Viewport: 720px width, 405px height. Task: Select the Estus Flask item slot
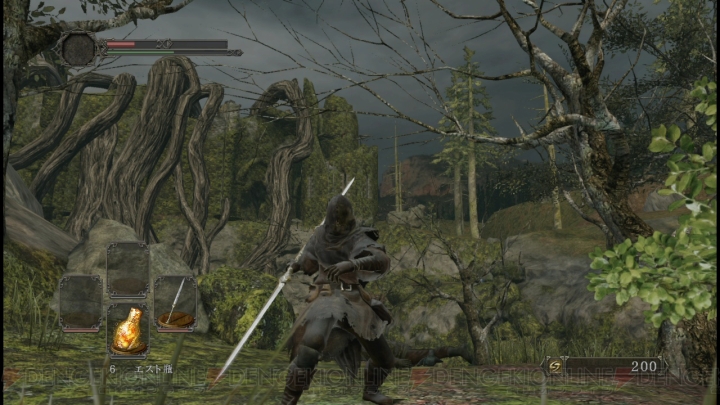coord(127,331)
